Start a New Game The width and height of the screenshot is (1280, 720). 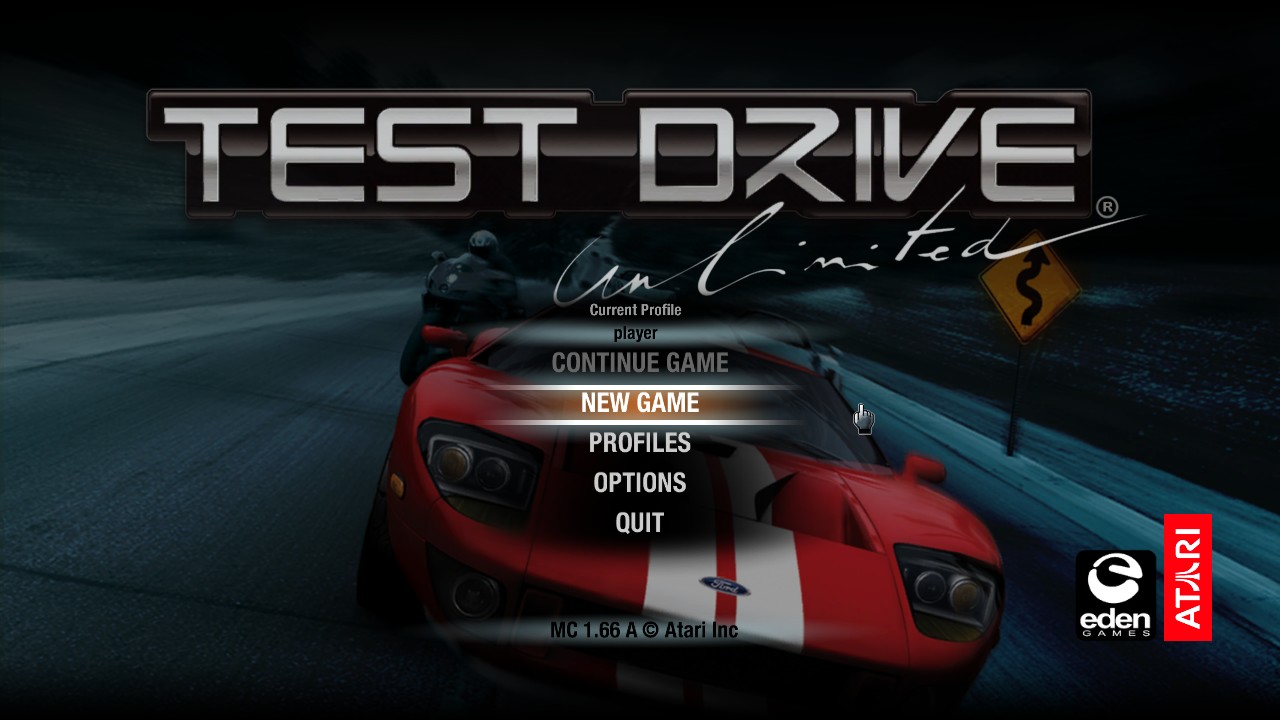click(x=640, y=403)
